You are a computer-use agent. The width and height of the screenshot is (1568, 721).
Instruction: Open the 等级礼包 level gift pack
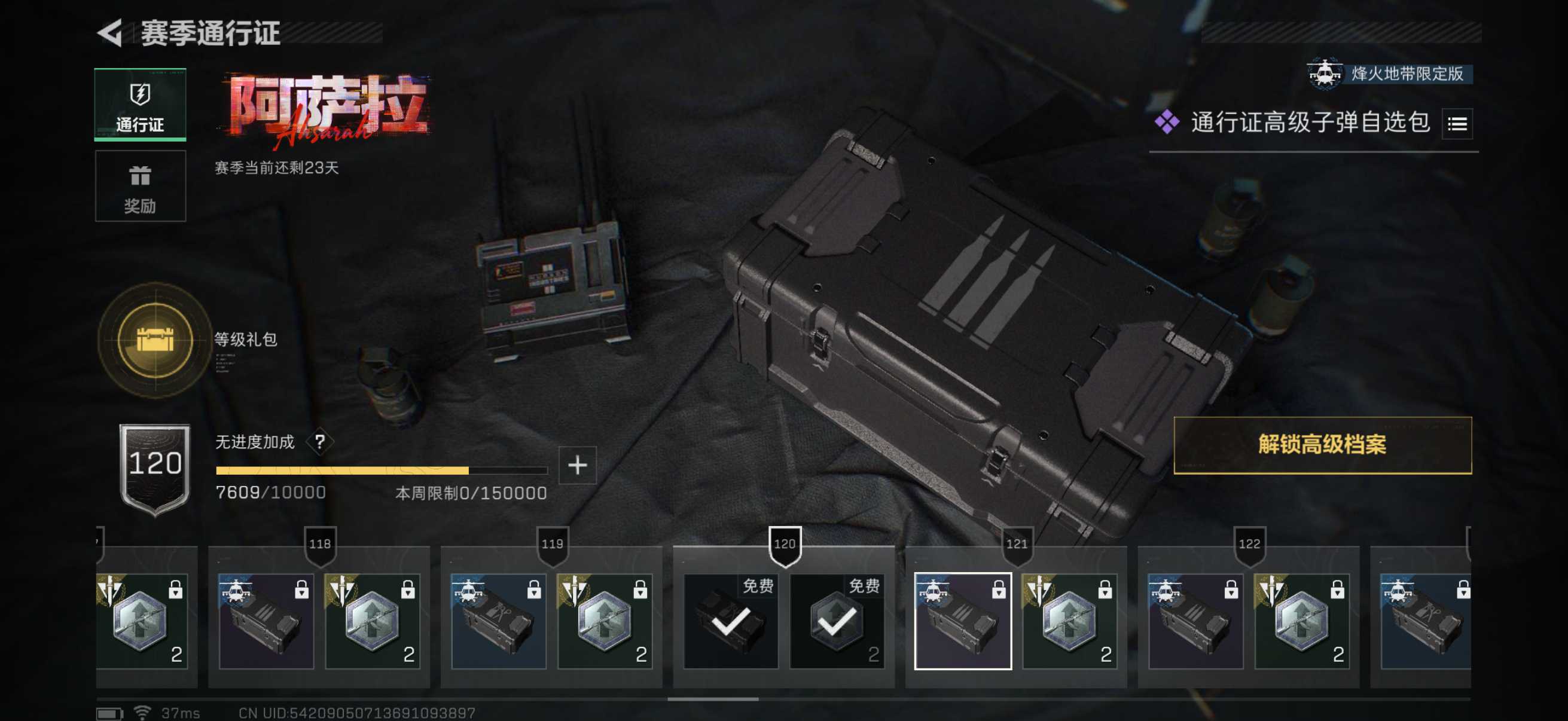[155, 340]
